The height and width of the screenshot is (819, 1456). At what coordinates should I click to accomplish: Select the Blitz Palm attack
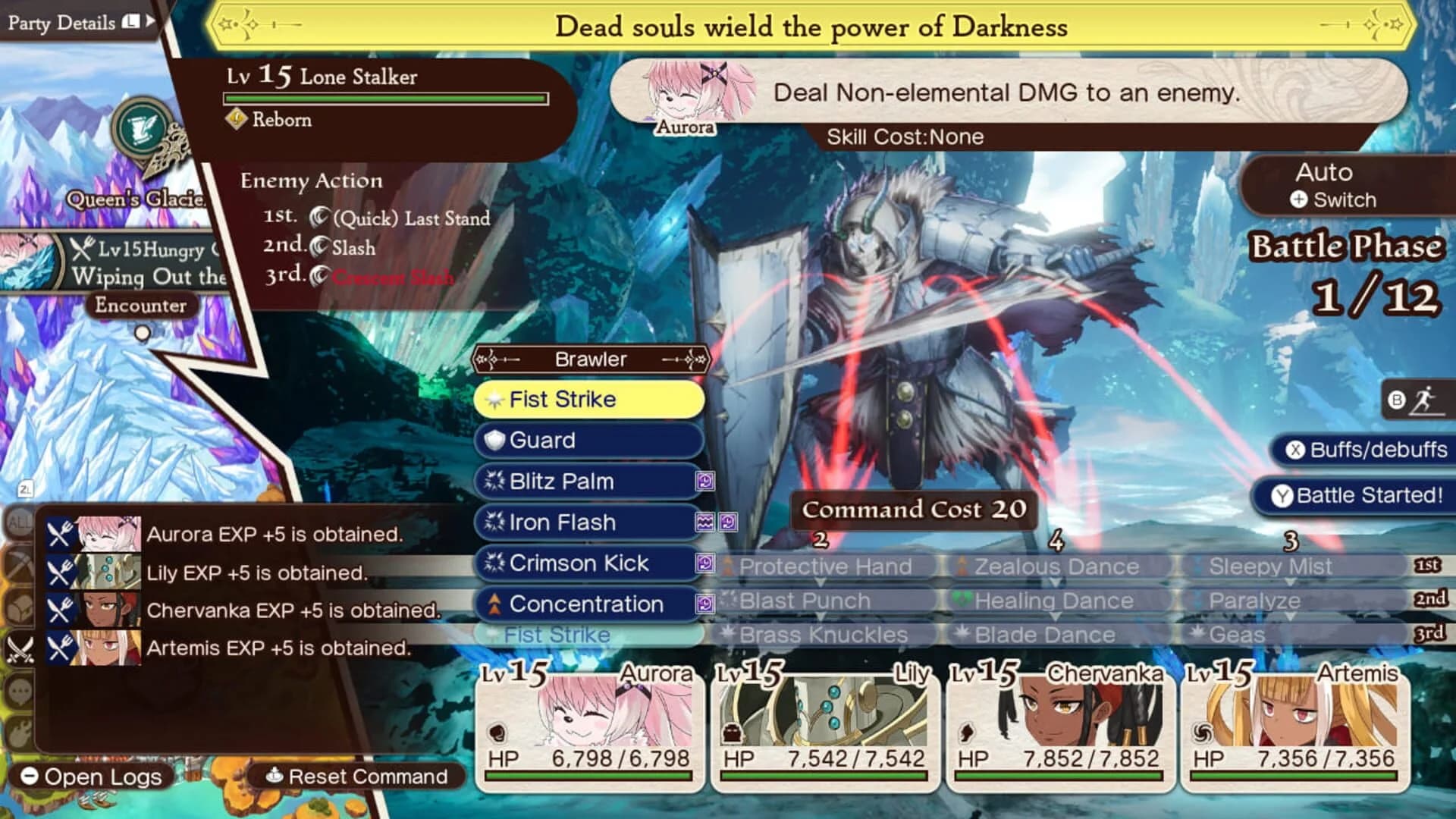tap(588, 481)
